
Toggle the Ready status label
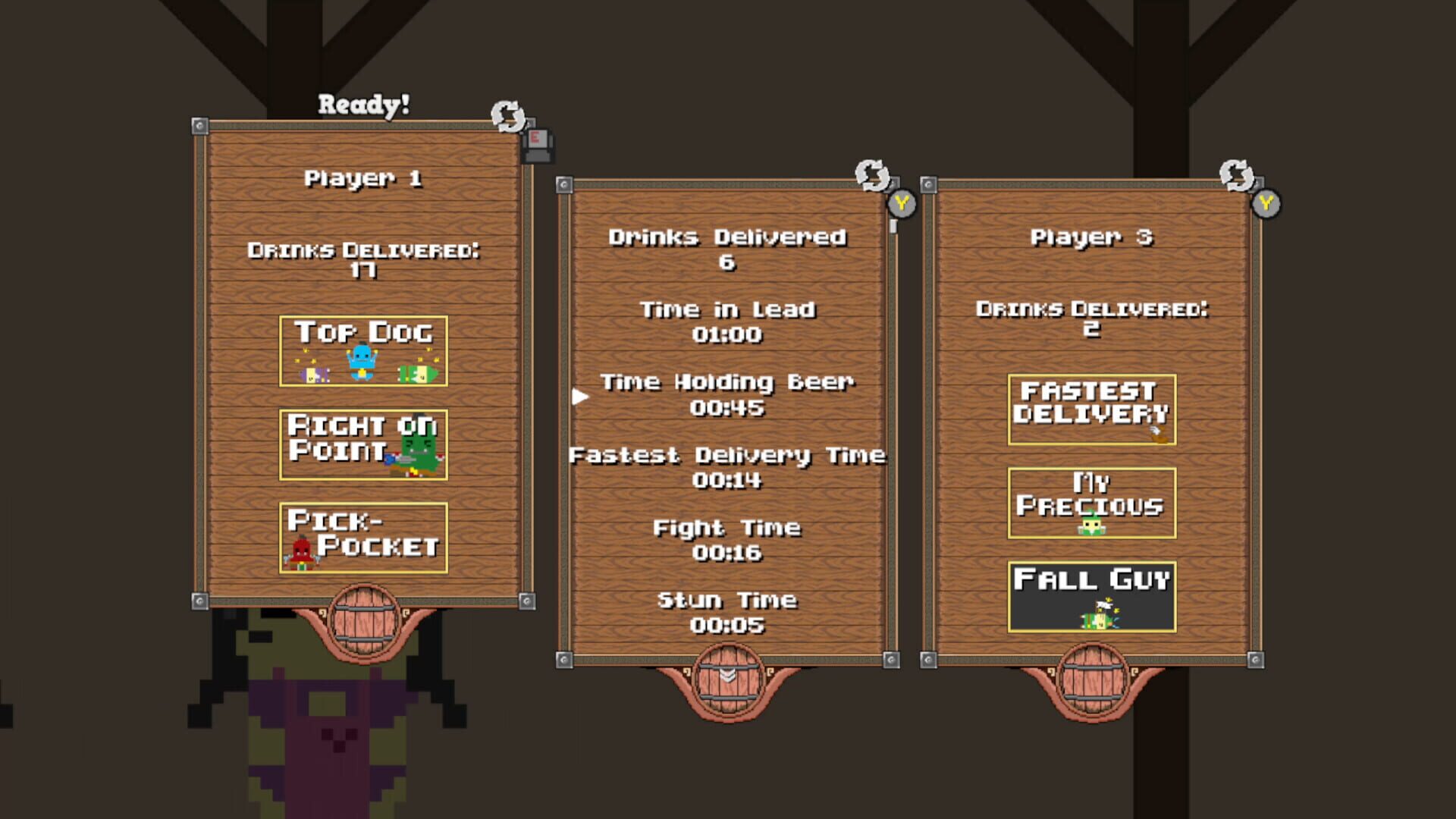tap(363, 102)
